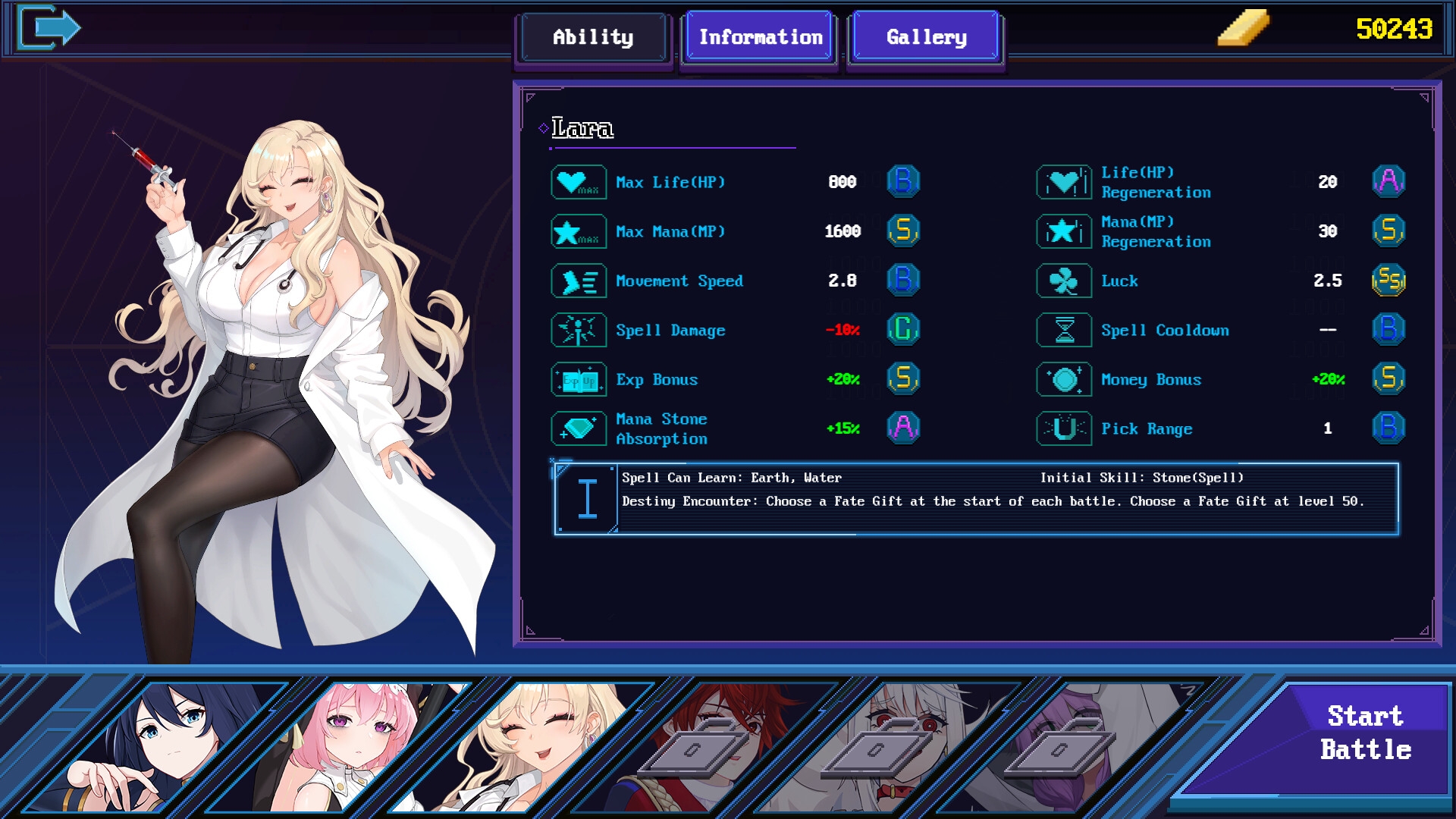Screen dimensions: 1456x819
Task: Click the SS rank badge next to Luck
Action: click(1389, 281)
